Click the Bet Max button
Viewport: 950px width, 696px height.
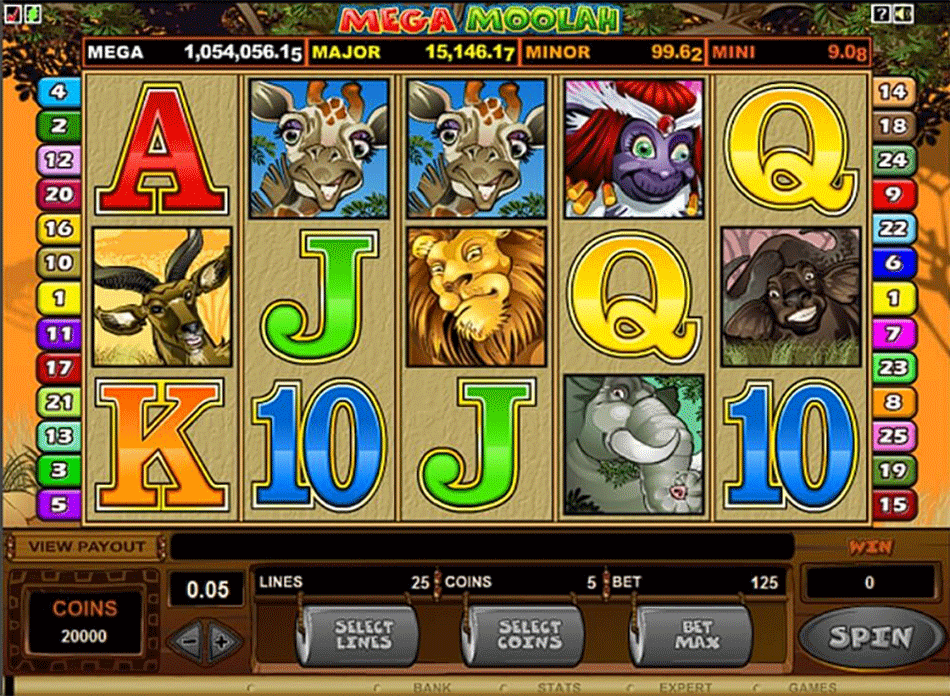pyautogui.click(x=696, y=633)
